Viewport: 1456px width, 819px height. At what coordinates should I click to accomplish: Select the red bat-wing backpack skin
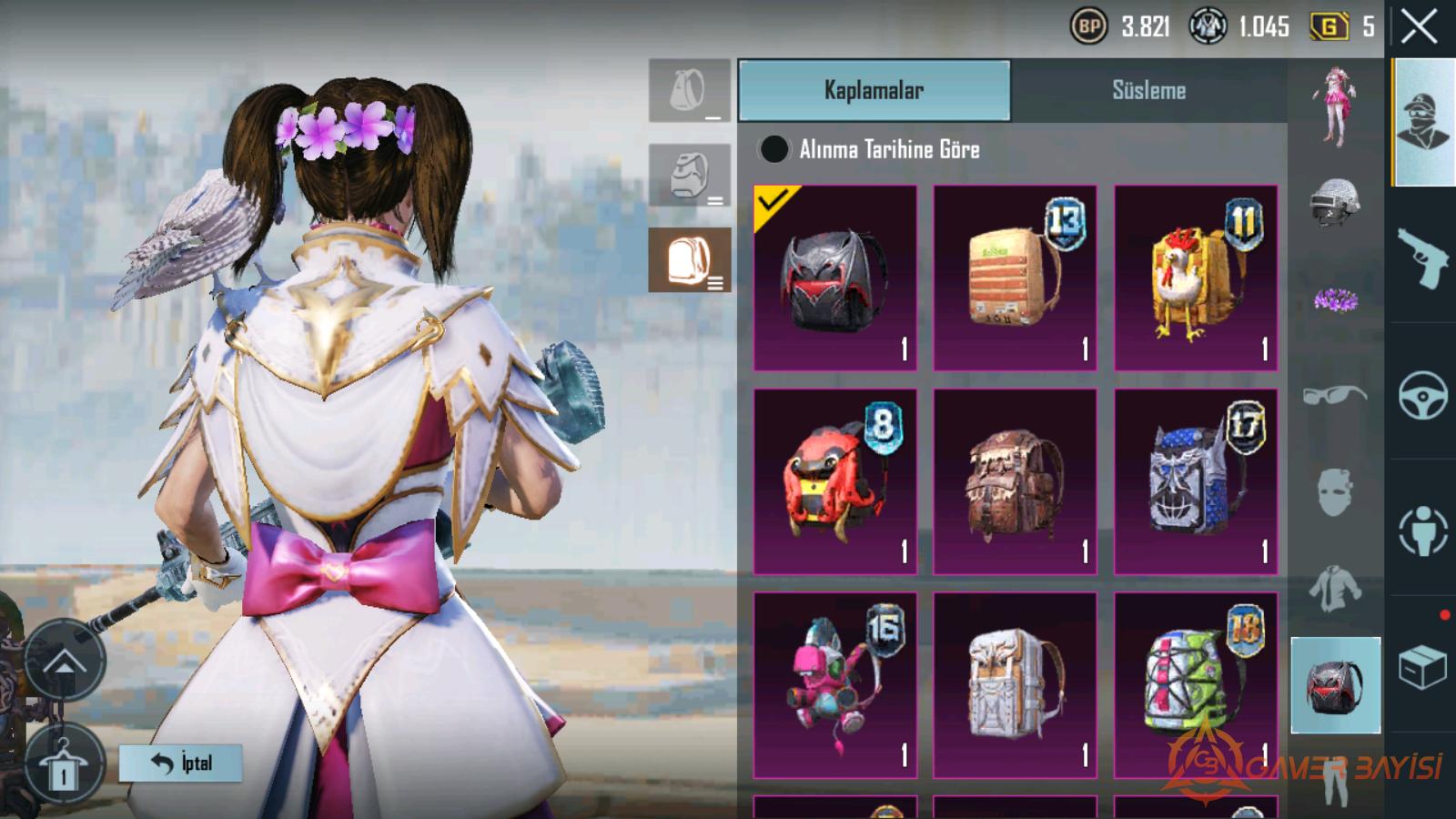834,278
